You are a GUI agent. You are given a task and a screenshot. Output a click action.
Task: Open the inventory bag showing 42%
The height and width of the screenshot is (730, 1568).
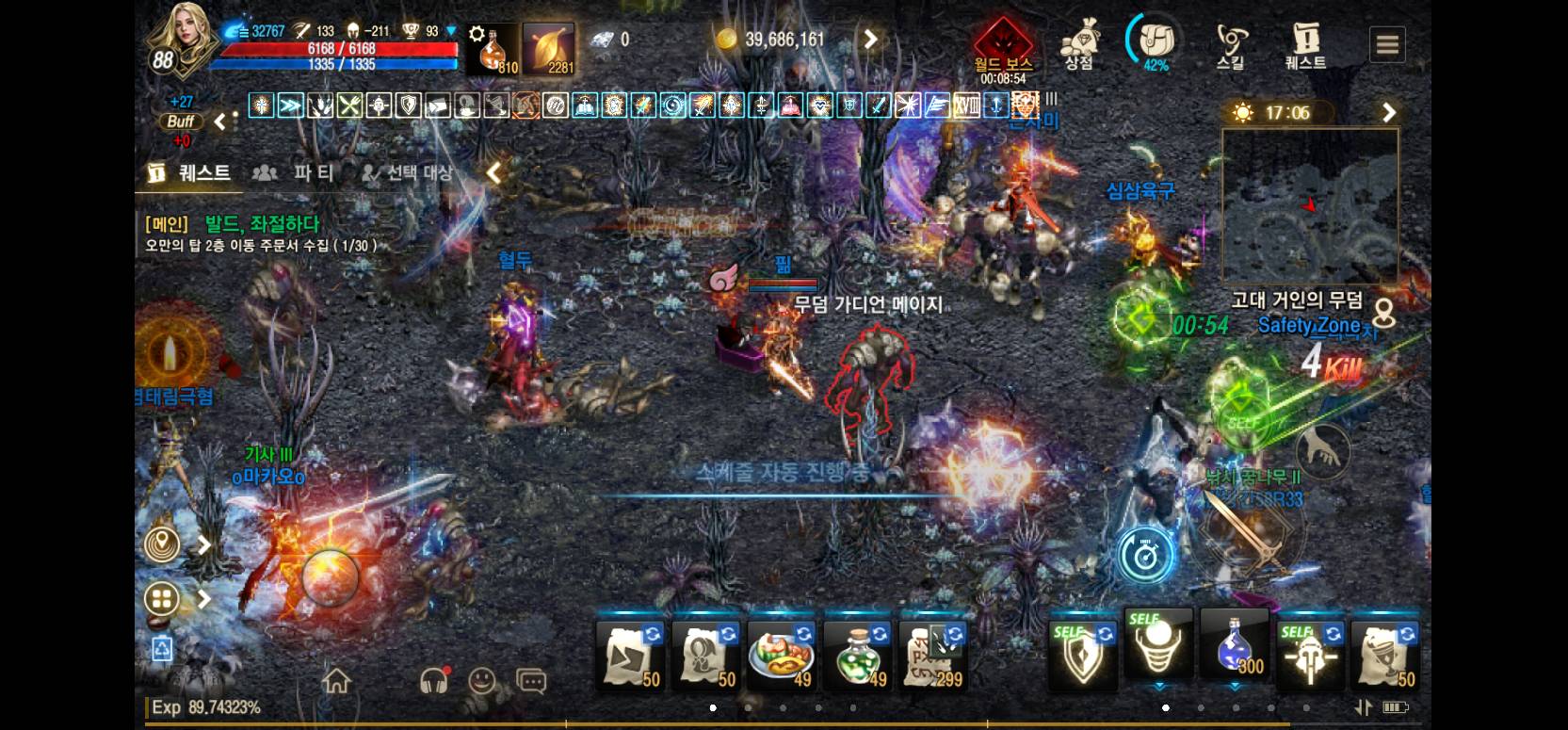click(1153, 40)
